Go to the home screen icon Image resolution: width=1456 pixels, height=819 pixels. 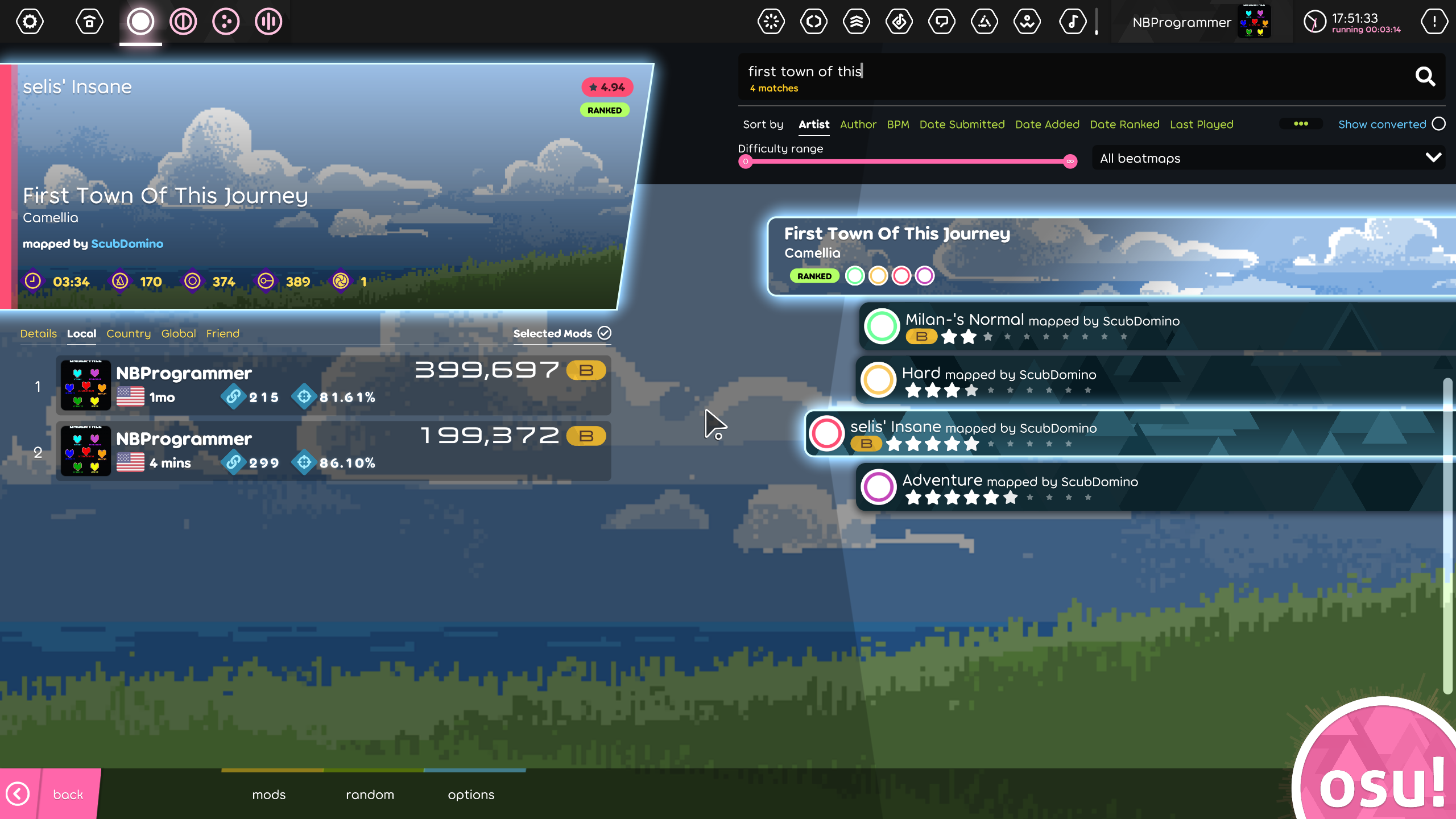[89, 21]
